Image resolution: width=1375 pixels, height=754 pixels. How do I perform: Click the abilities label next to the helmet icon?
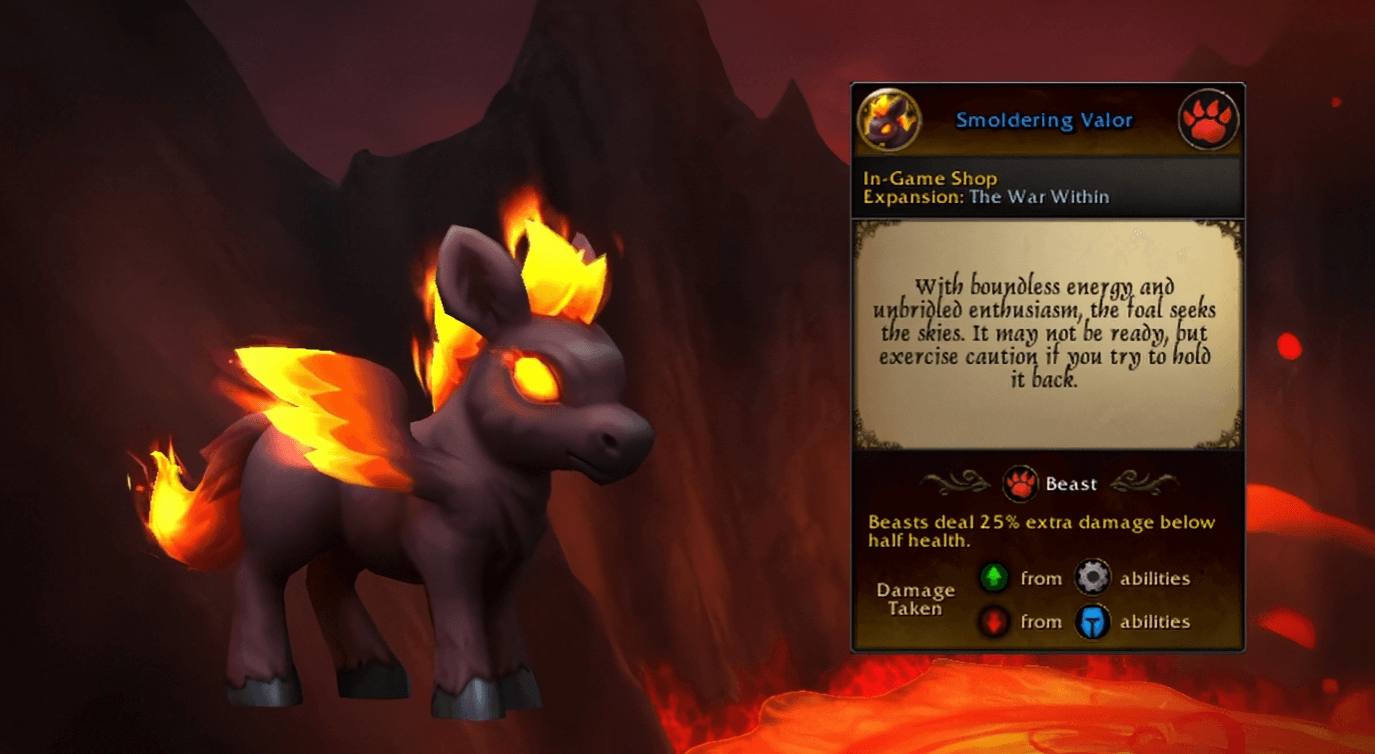point(1155,621)
